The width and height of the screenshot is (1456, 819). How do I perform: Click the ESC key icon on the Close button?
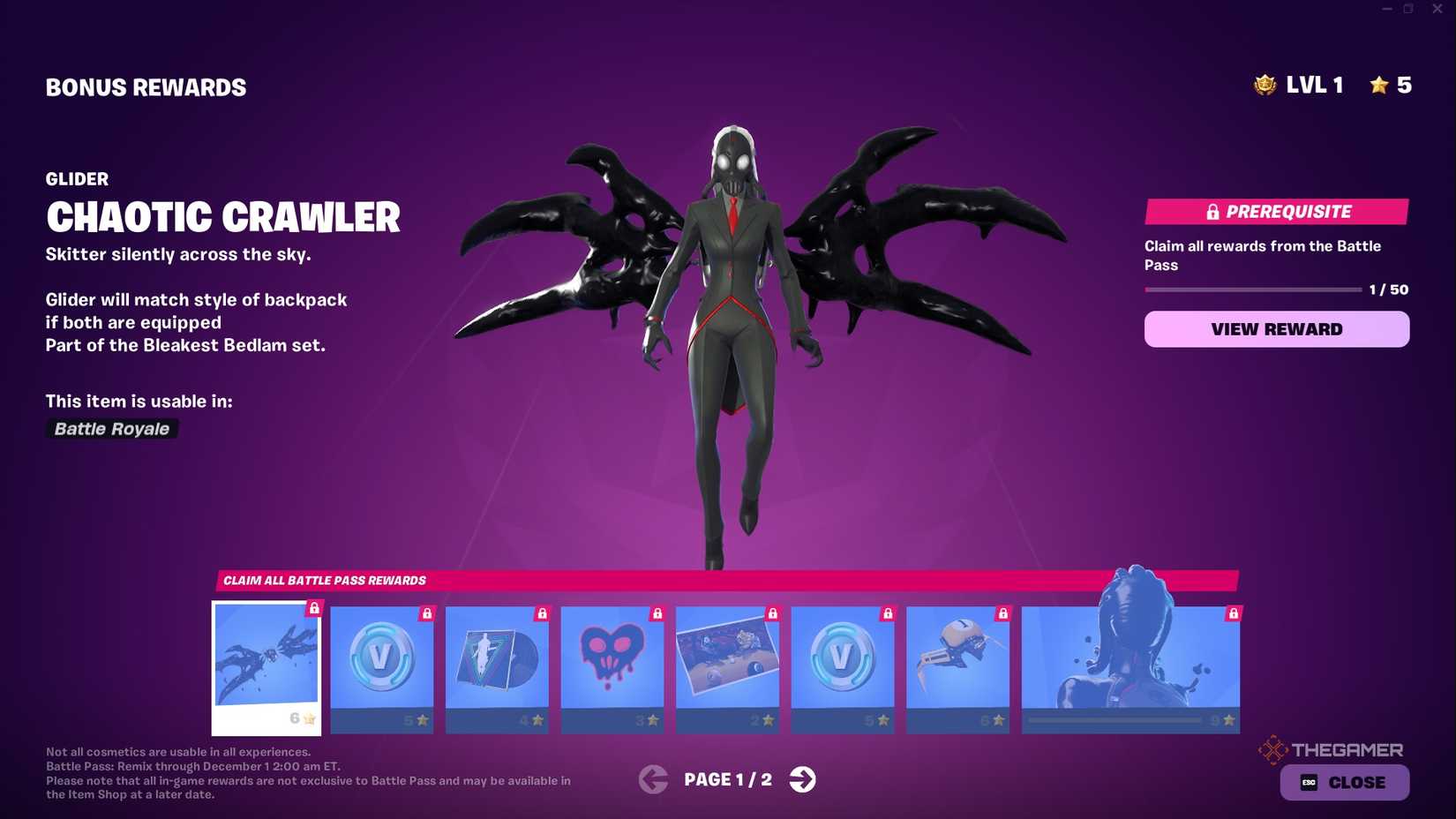[1309, 782]
